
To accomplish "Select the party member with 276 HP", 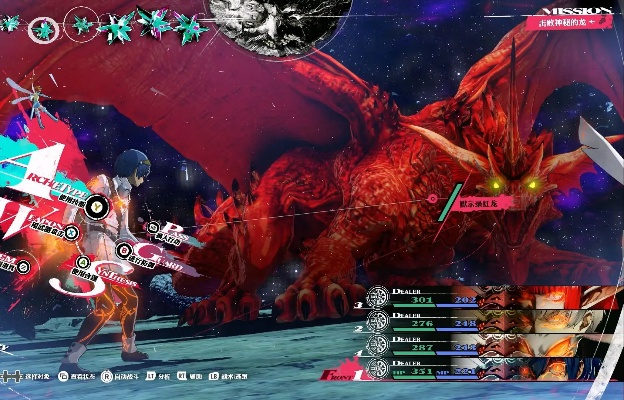I will coord(490,322).
